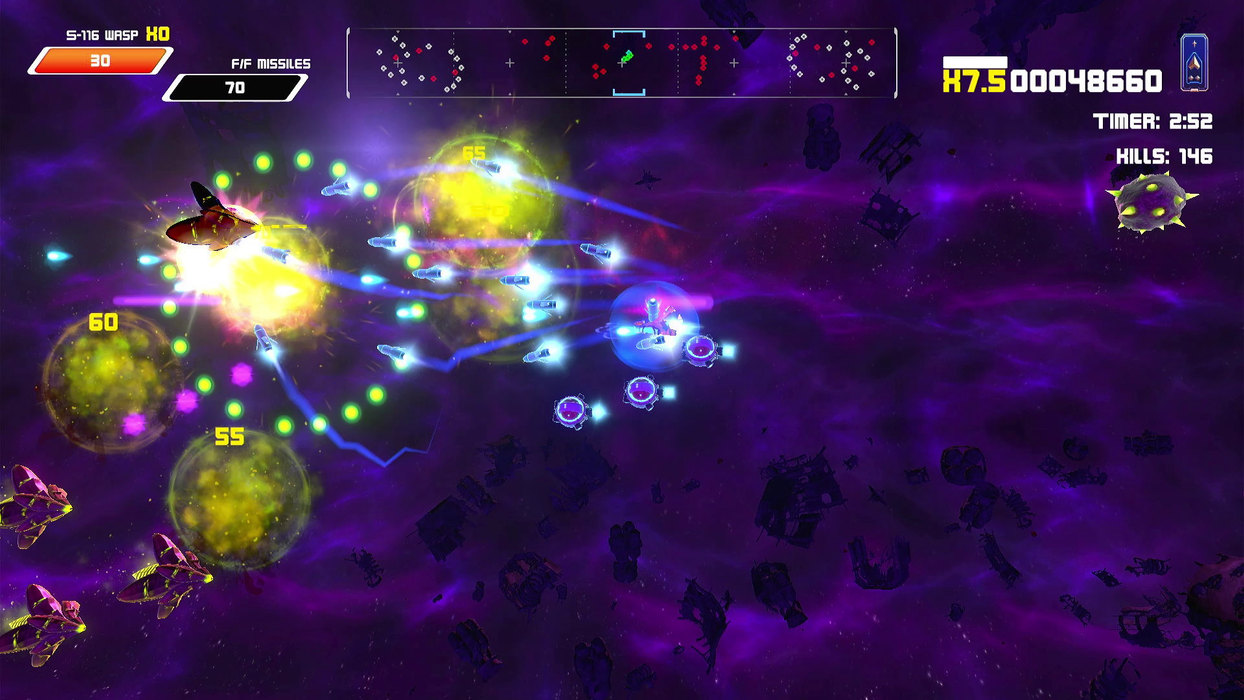The height and width of the screenshot is (700, 1244).
Task: Select the ship card icon beside the score
Action: click(1192, 63)
